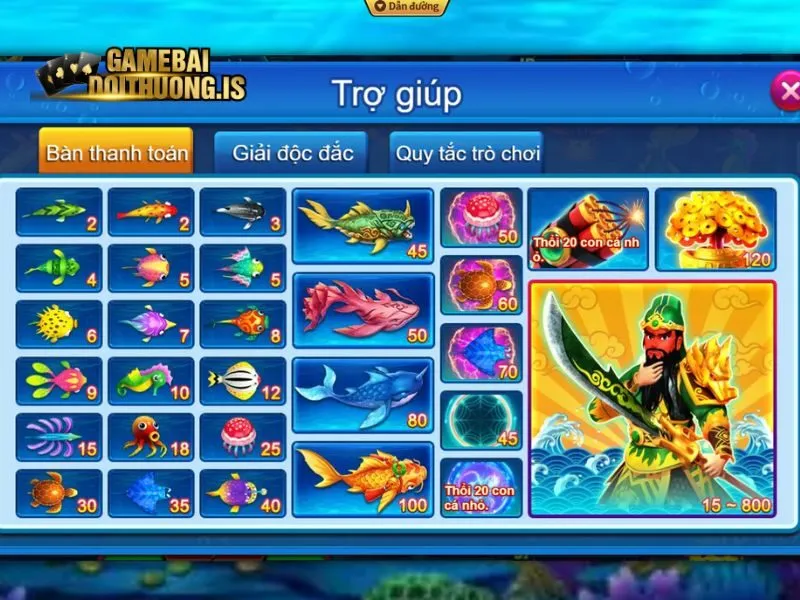
Task: Select the sea turtle tile worth 30
Action: click(59, 493)
